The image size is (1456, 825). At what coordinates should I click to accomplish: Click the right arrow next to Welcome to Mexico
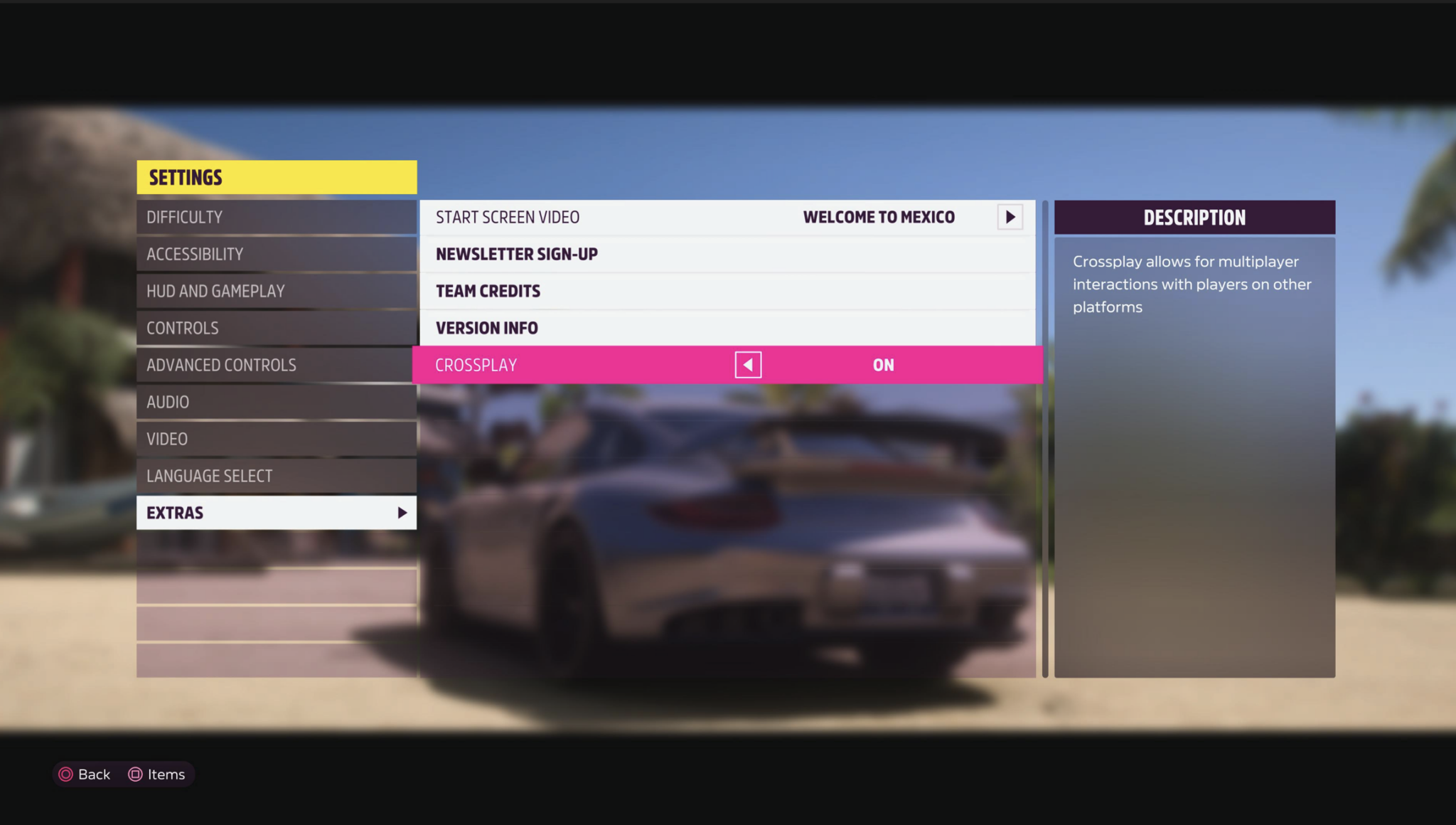pyautogui.click(x=1010, y=217)
